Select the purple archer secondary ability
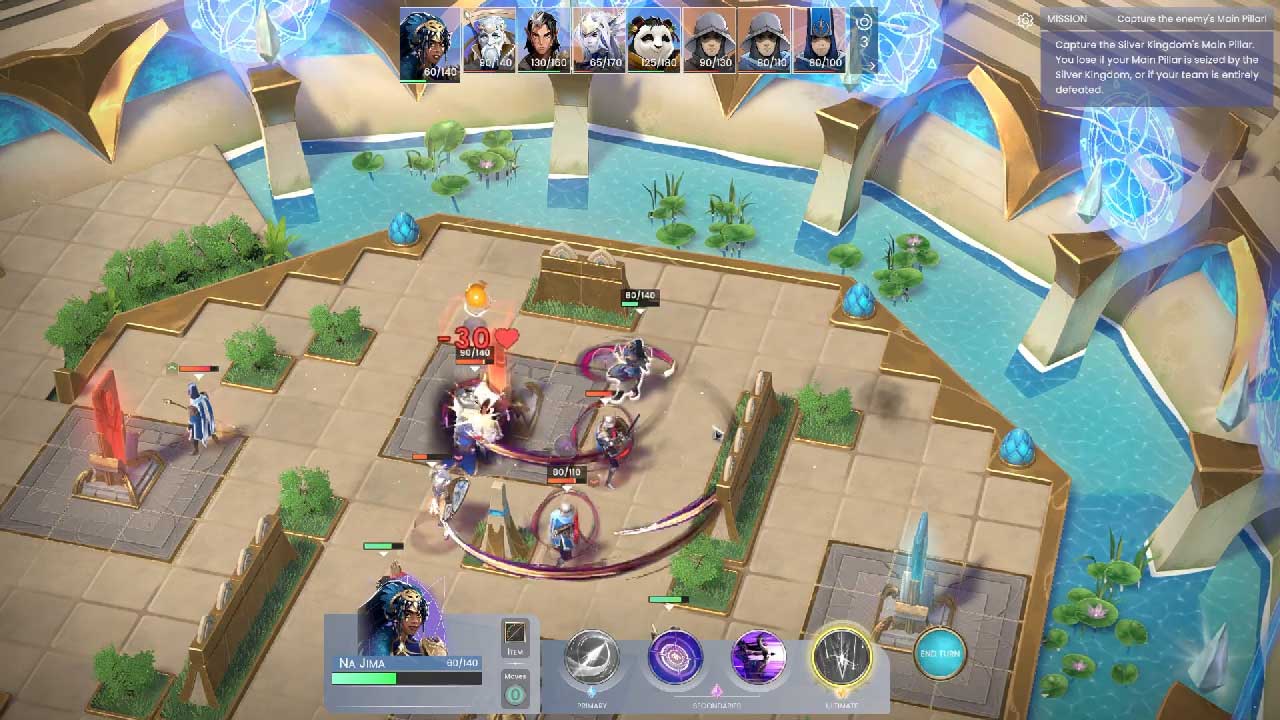This screenshot has height=720, width=1280. (x=758, y=657)
